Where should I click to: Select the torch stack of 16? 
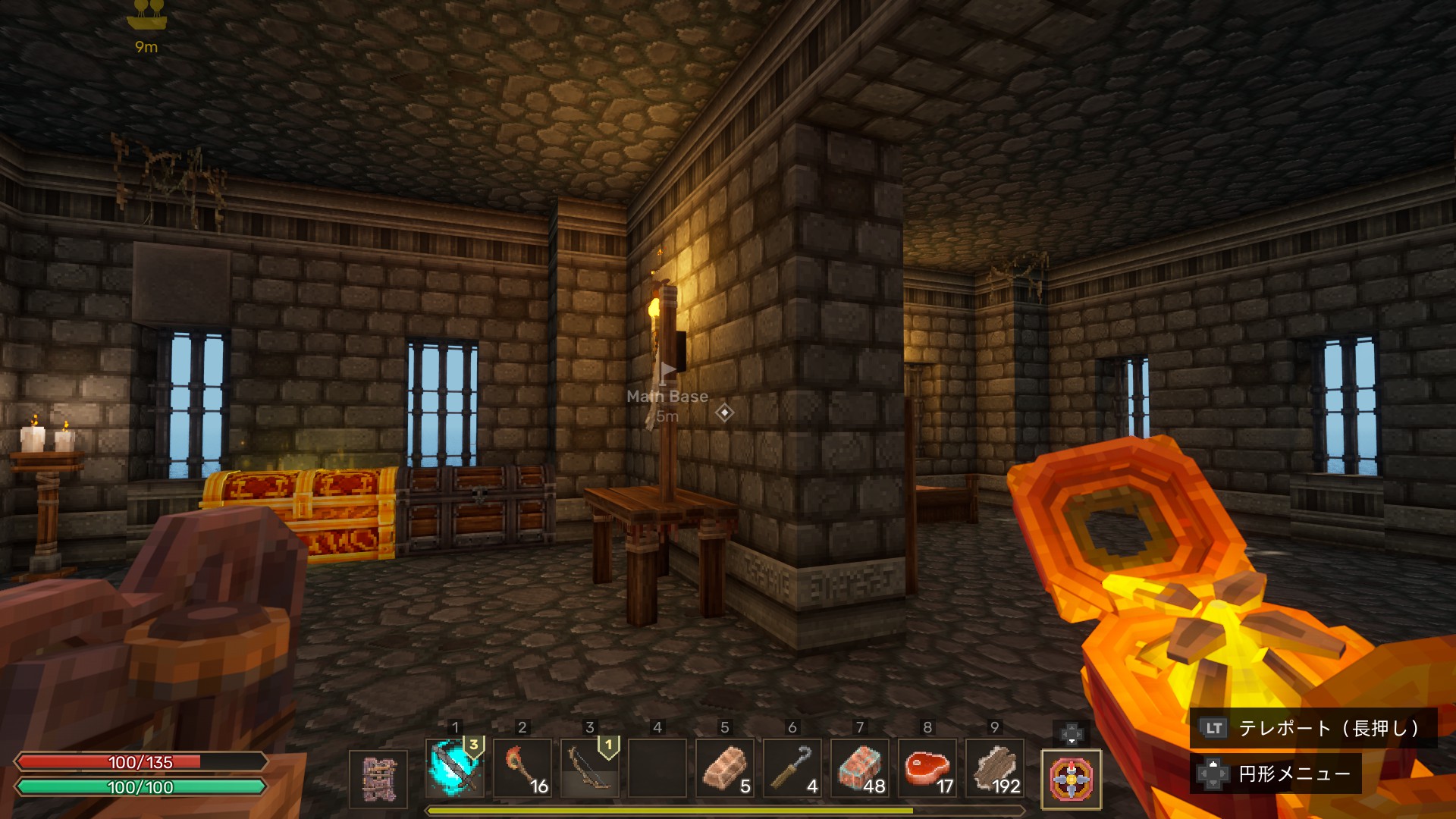522,768
